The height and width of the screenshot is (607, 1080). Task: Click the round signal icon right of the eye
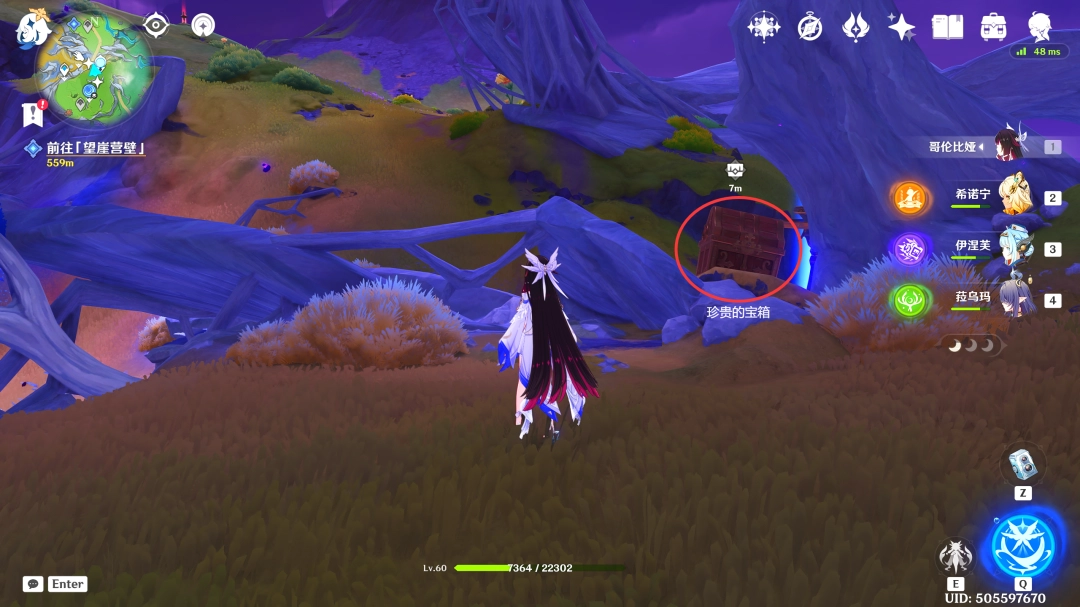(203, 25)
